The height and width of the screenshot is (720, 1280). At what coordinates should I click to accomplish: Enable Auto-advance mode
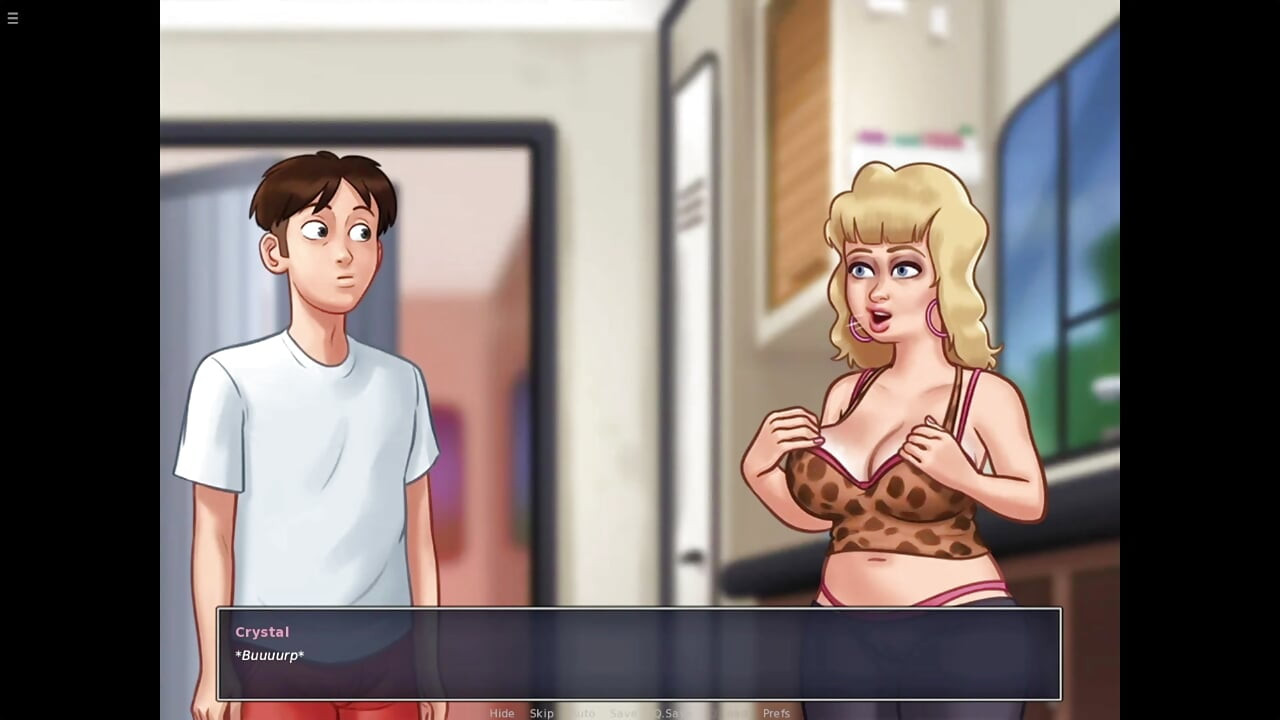(x=581, y=713)
